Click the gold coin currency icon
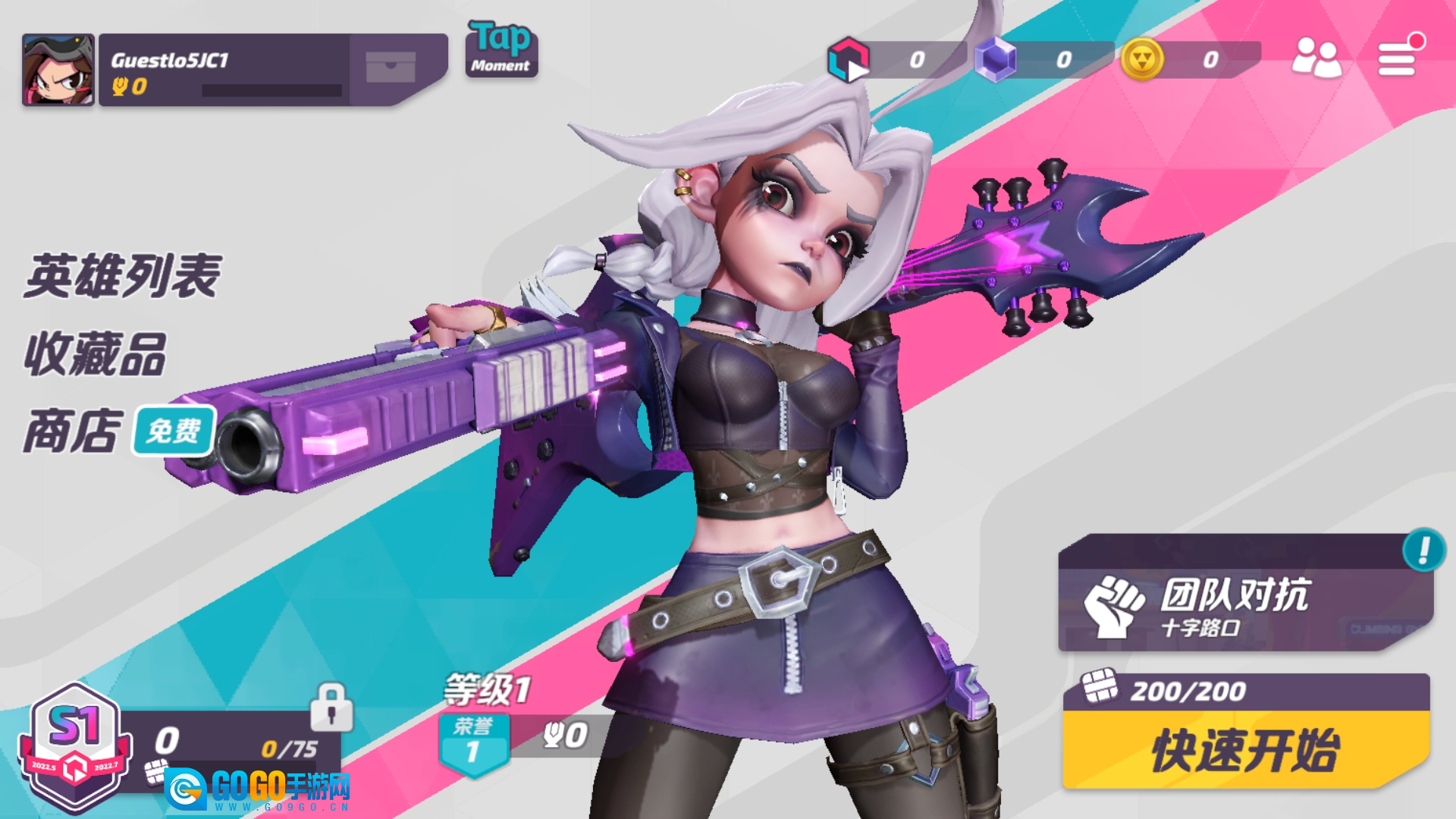1456x819 pixels. click(1142, 59)
